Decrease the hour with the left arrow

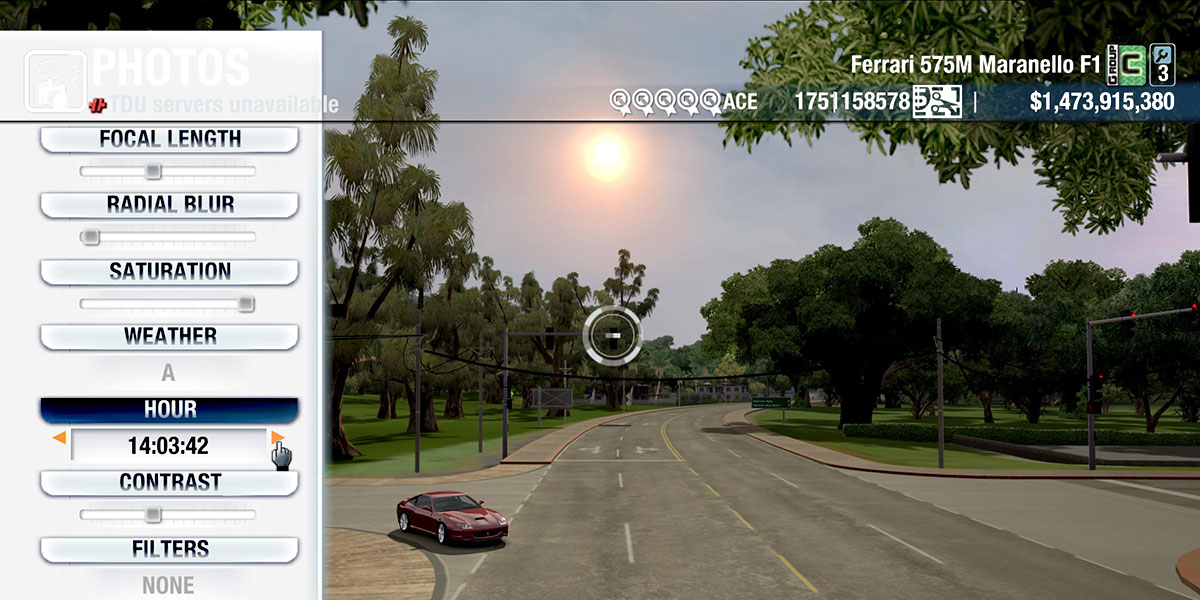coord(60,438)
